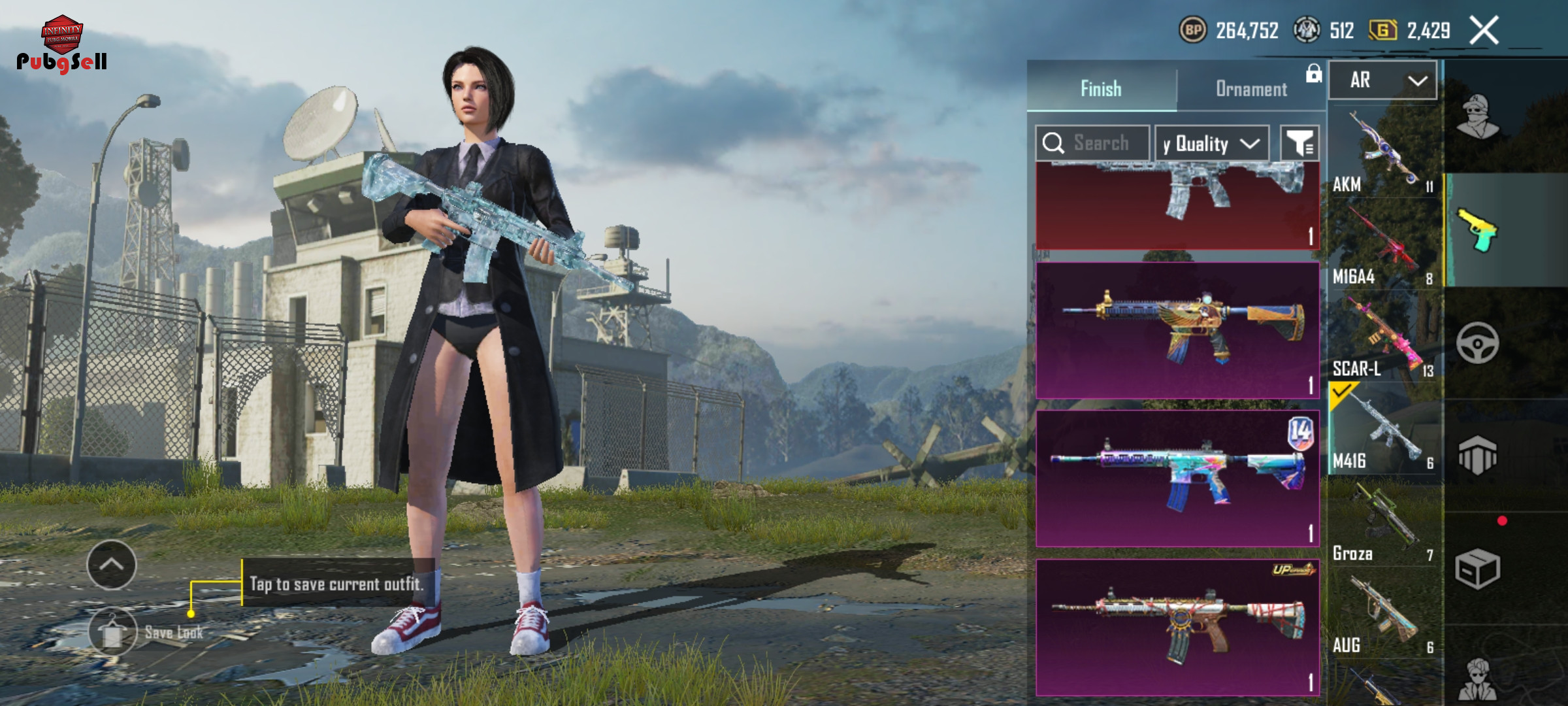Select the AUG weapon entry
Image resolution: width=1568 pixels, height=706 pixels.
(x=1383, y=615)
